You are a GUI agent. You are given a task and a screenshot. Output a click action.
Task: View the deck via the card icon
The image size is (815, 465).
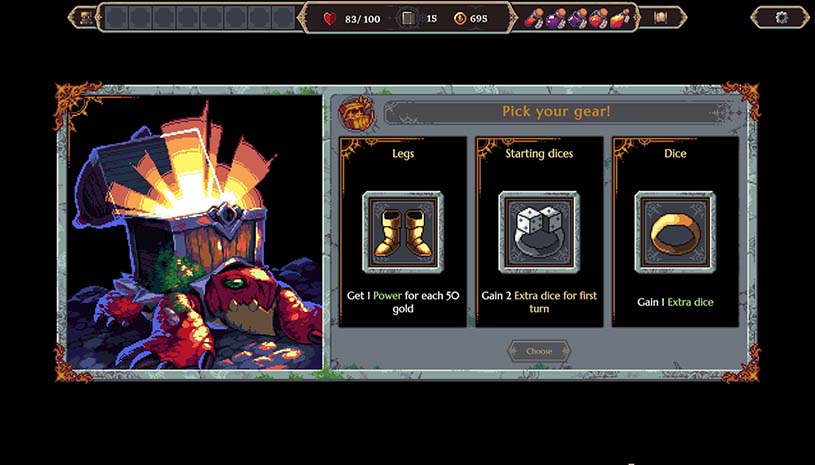point(407,18)
